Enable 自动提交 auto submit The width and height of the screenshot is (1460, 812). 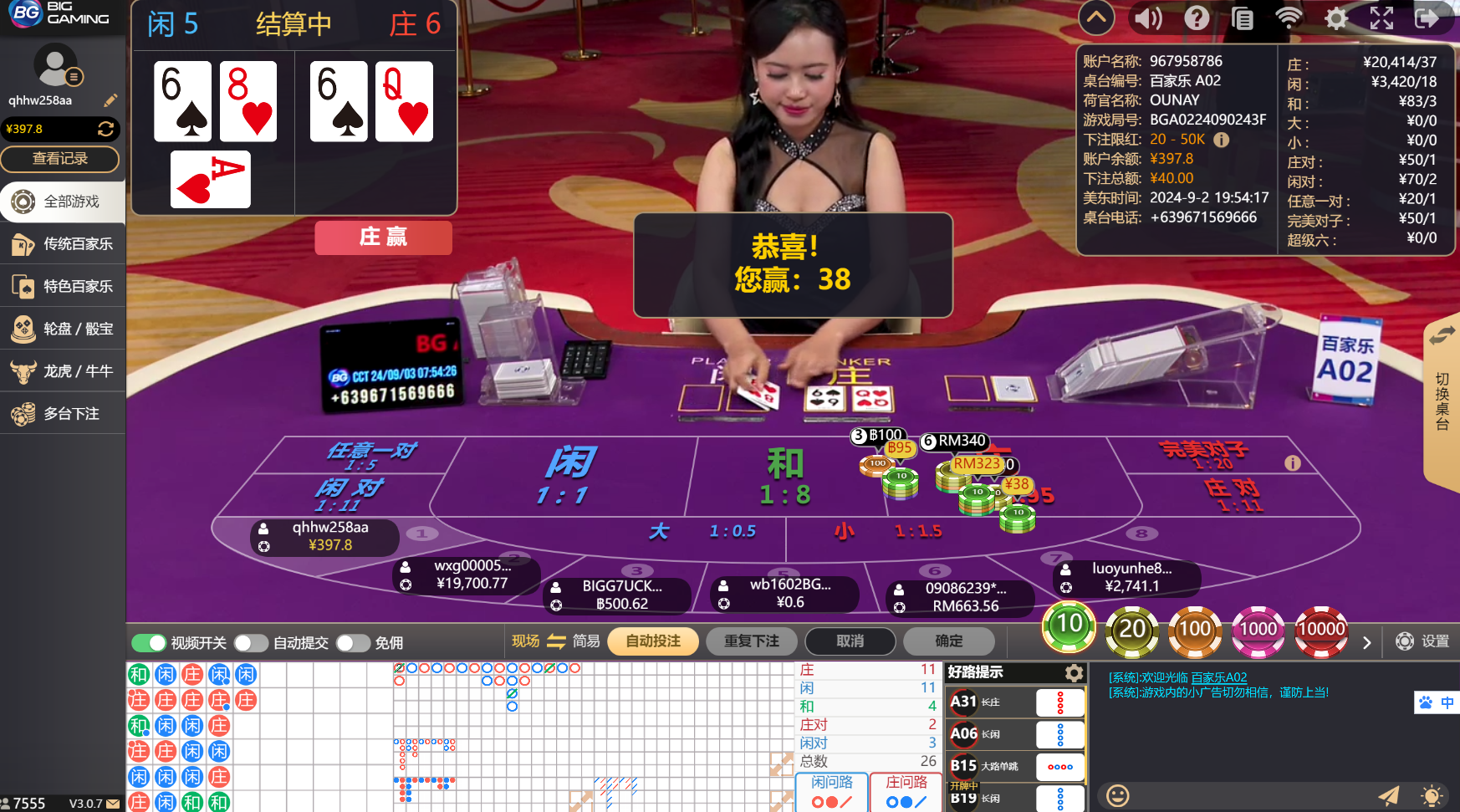click(x=251, y=642)
